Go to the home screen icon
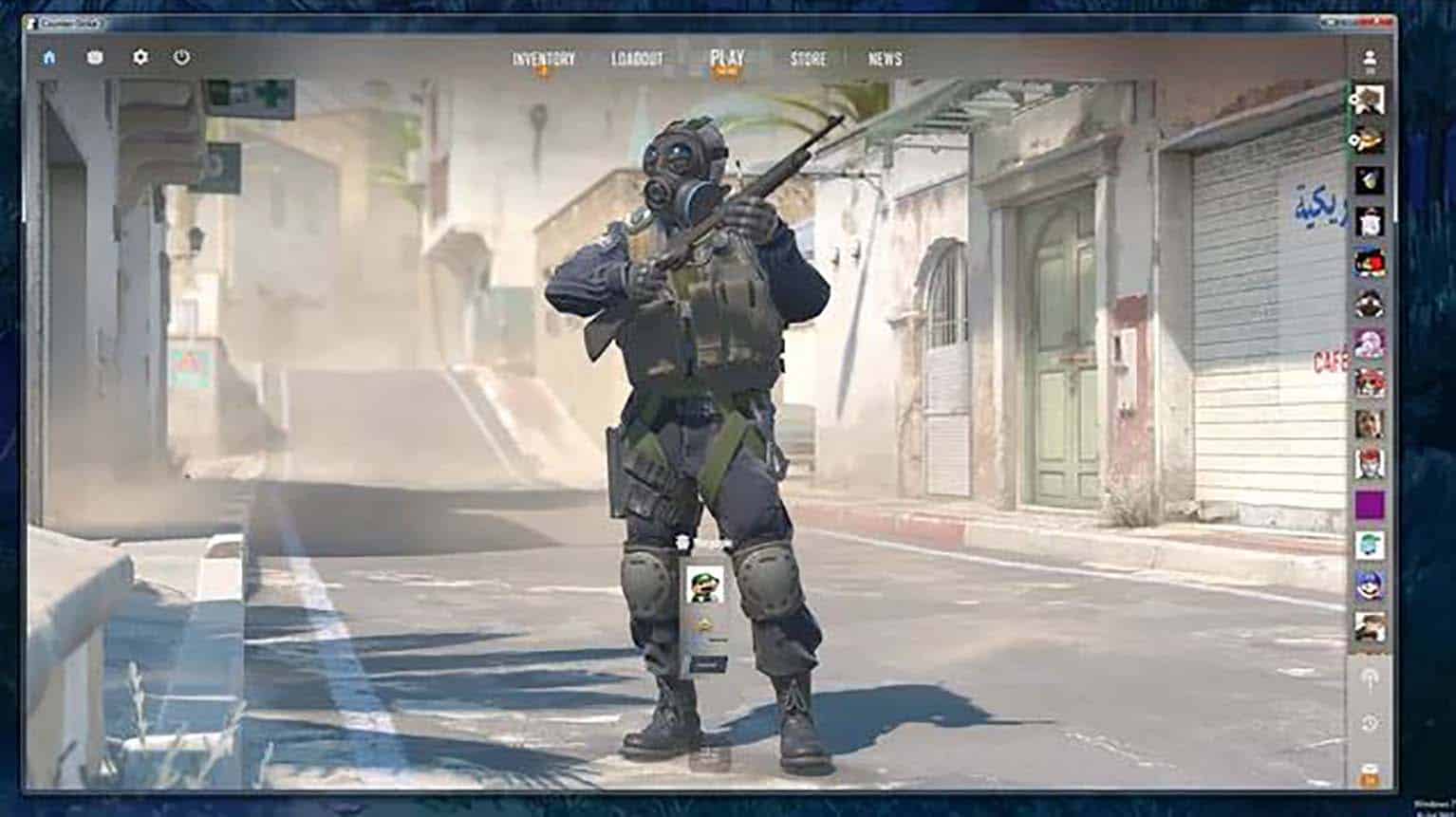This screenshot has width=1456, height=817. [x=49, y=57]
